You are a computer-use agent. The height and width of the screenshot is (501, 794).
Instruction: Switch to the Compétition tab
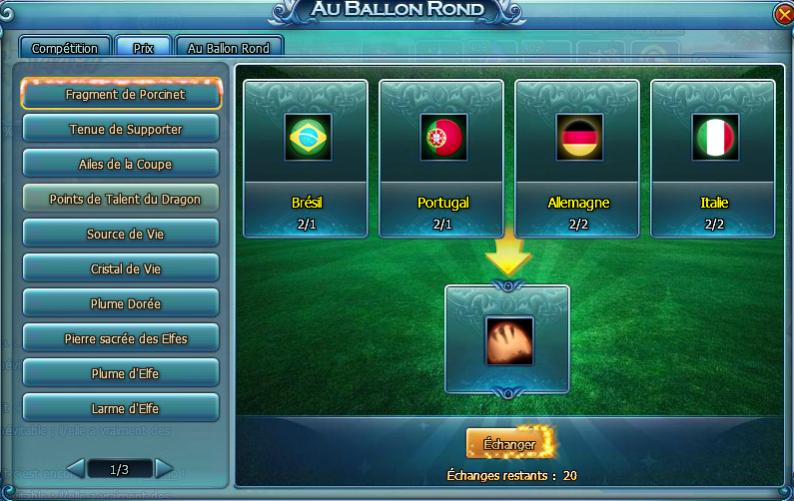pos(65,47)
